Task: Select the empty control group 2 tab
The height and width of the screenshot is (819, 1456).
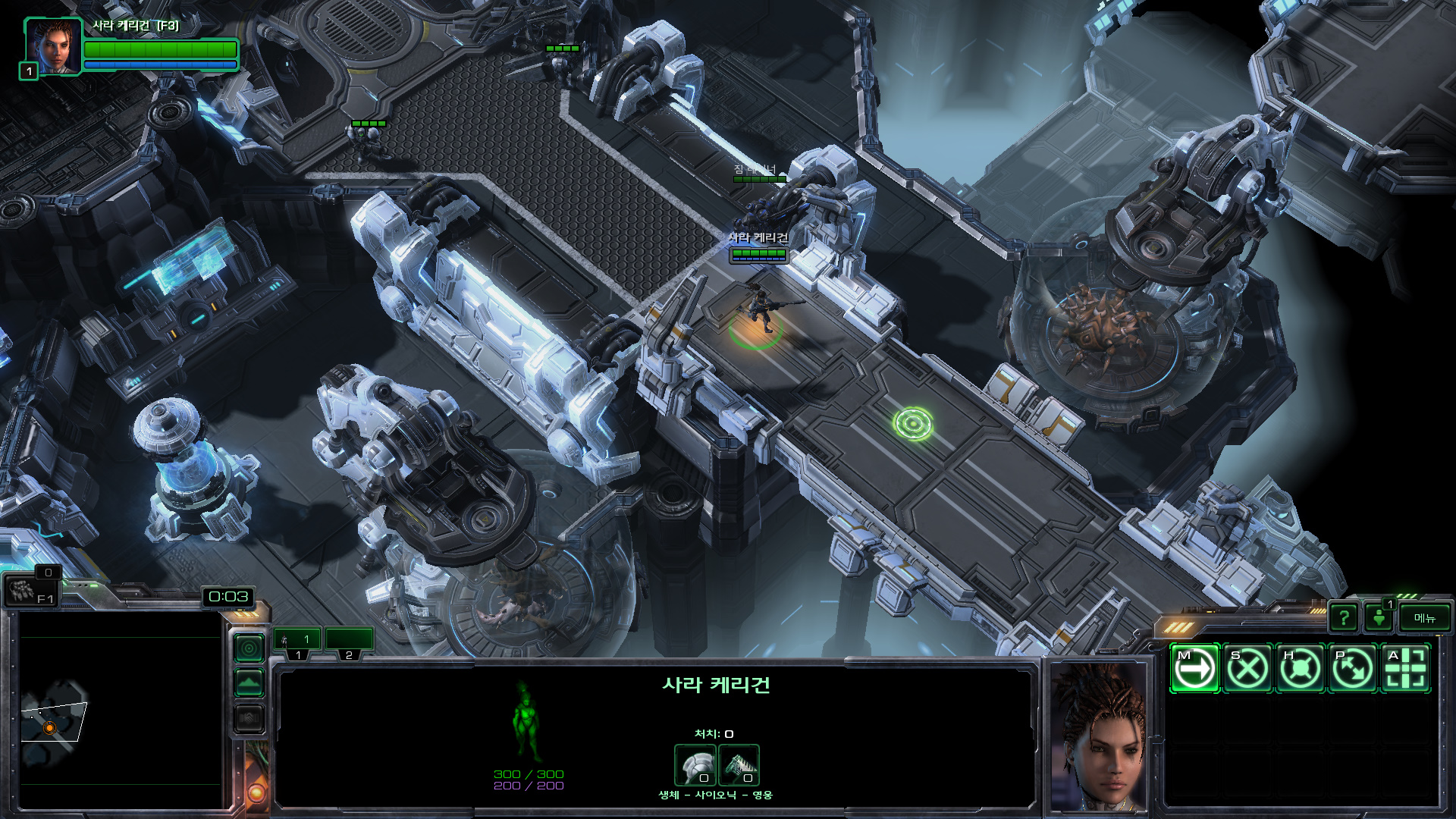Action: click(x=349, y=641)
